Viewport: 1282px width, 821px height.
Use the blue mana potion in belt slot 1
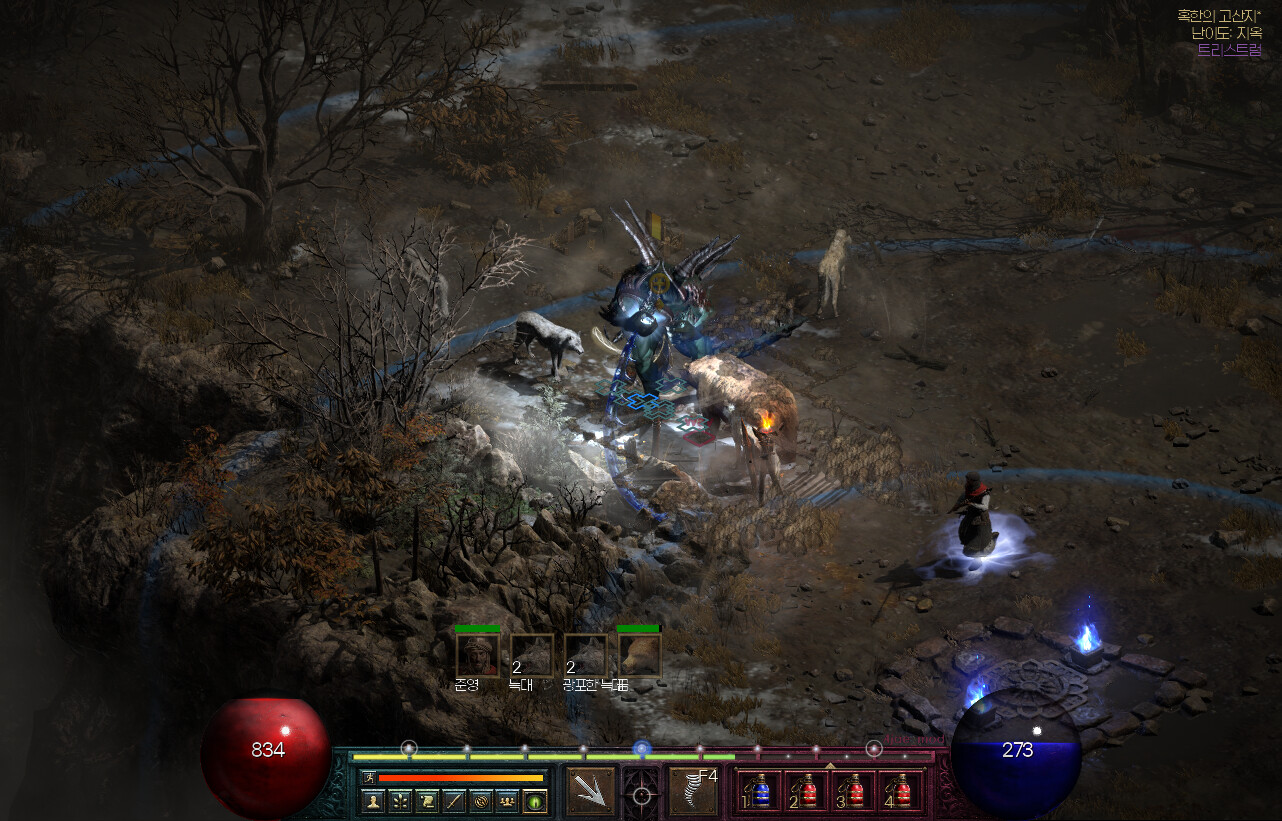(x=760, y=791)
